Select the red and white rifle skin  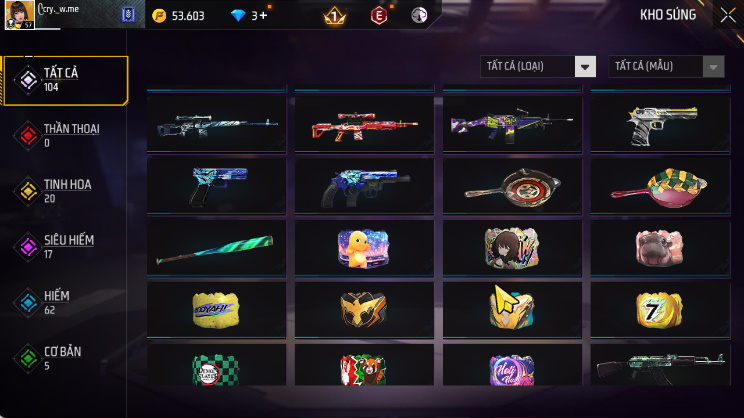(x=364, y=124)
